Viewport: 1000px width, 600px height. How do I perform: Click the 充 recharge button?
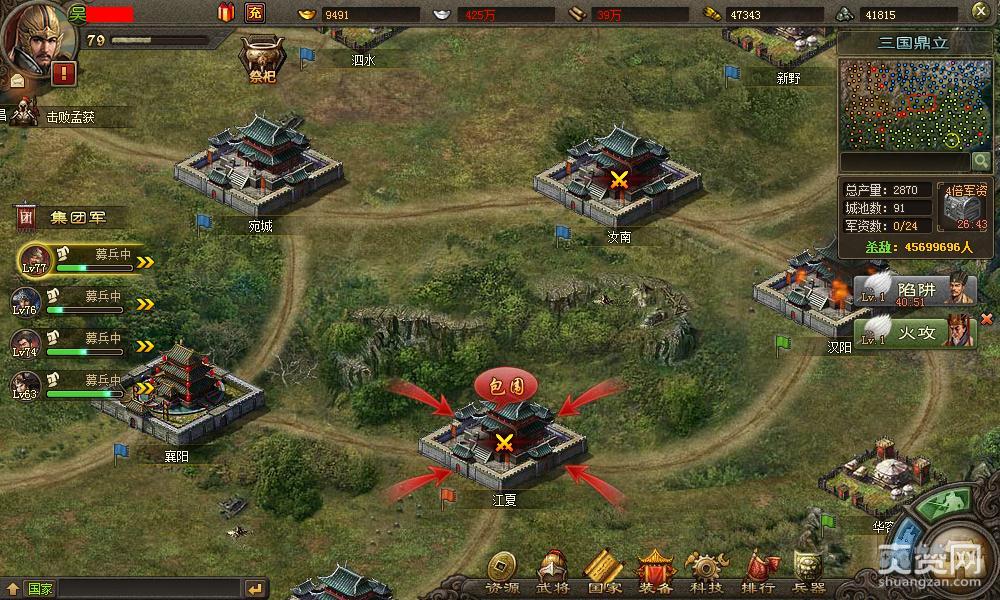click(x=255, y=13)
